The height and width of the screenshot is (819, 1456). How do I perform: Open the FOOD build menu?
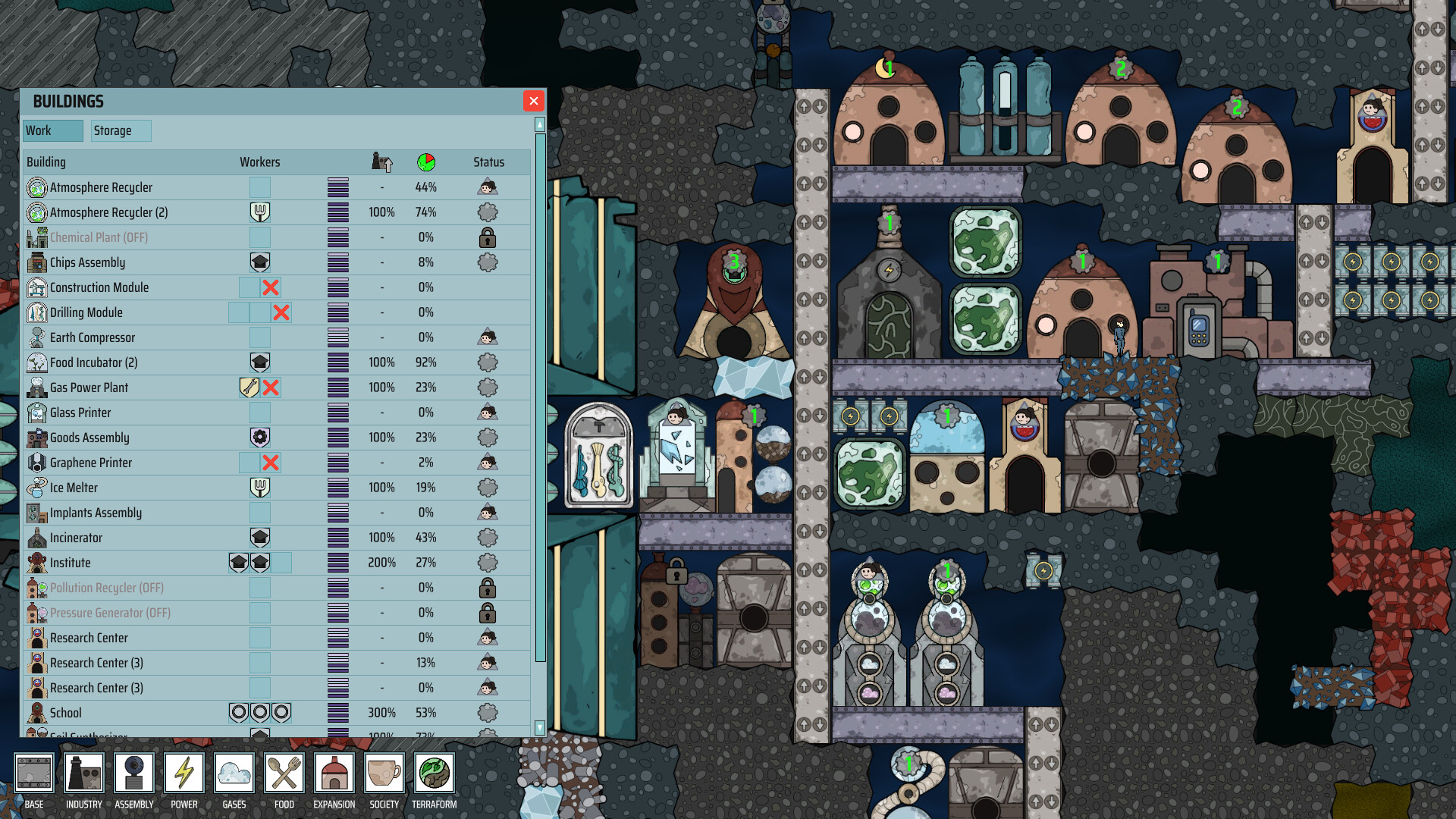coord(284,773)
